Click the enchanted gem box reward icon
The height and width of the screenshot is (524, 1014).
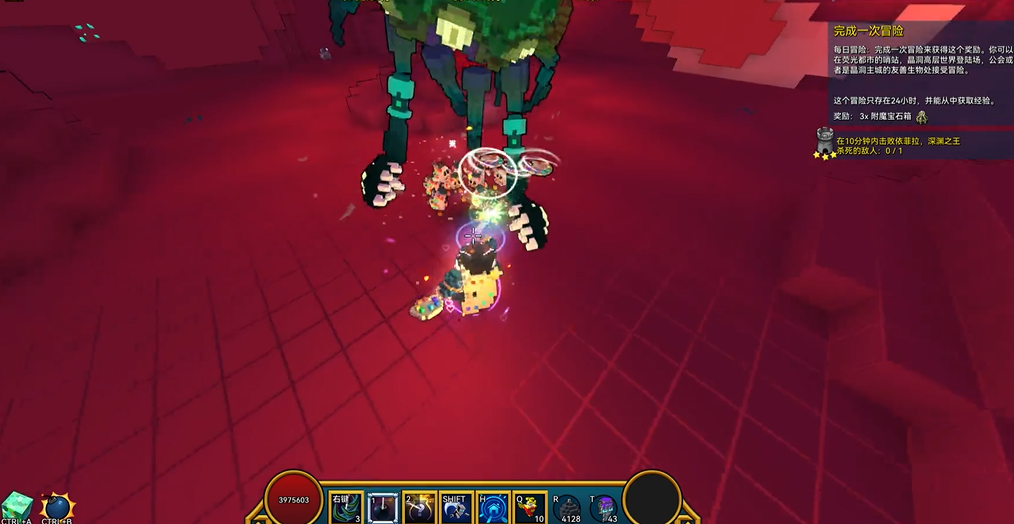[921, 116]
